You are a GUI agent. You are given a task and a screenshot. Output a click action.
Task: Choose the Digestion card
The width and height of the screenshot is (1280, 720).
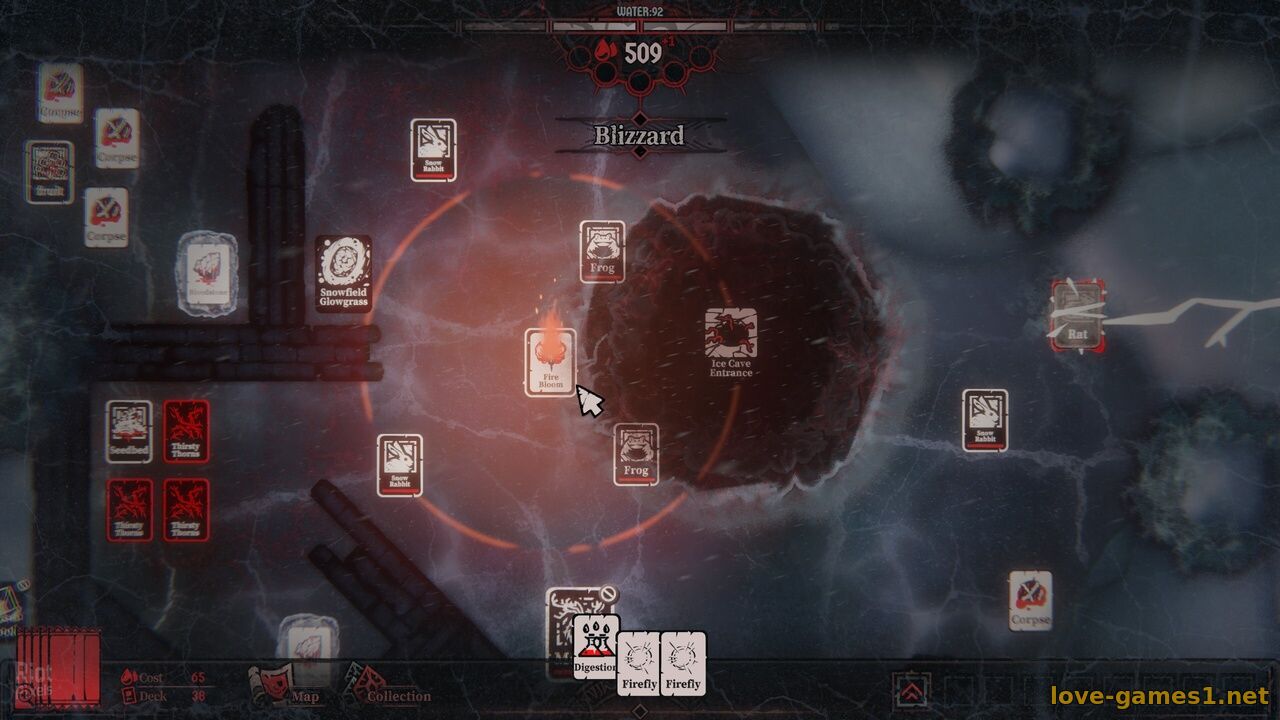tap(596, 646)
